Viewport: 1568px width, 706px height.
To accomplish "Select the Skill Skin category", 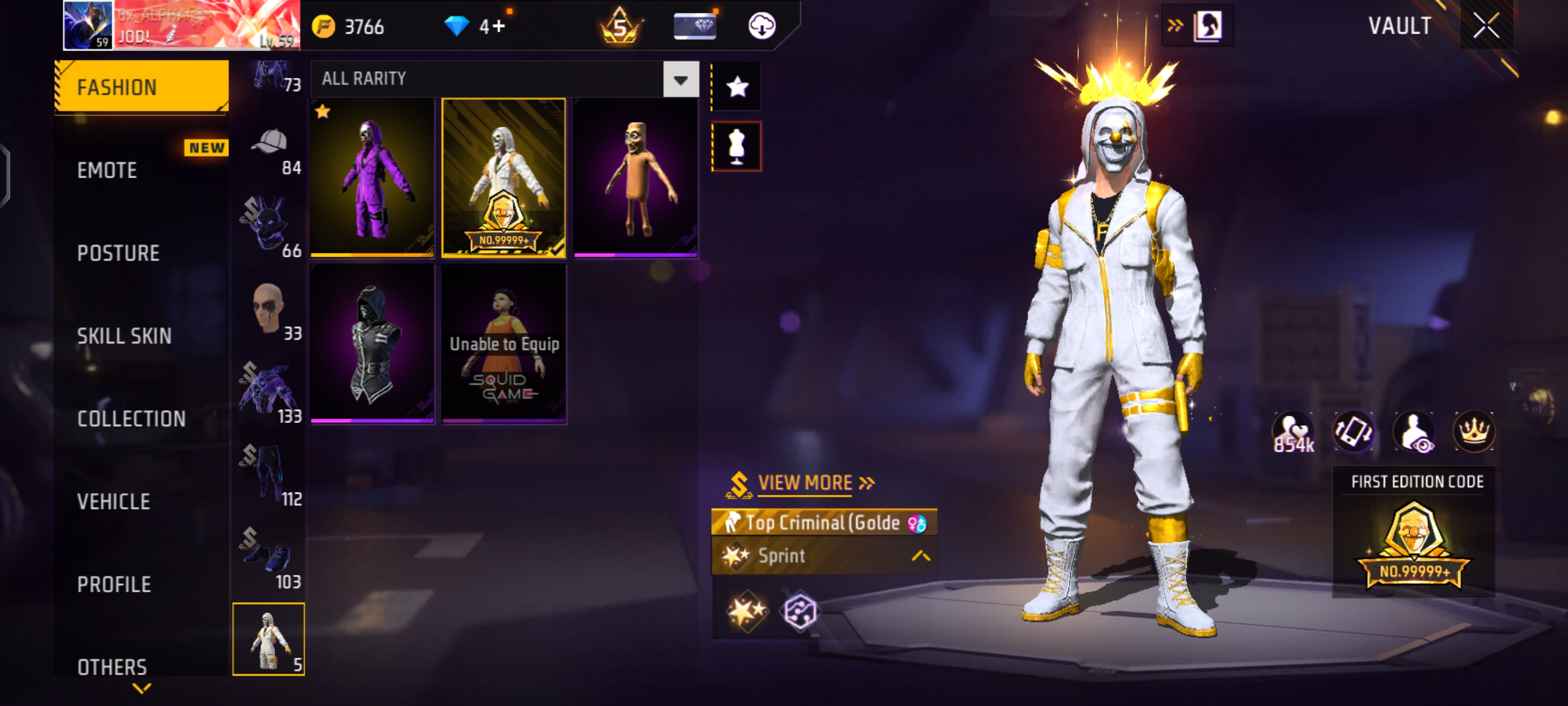I will 124,336.
